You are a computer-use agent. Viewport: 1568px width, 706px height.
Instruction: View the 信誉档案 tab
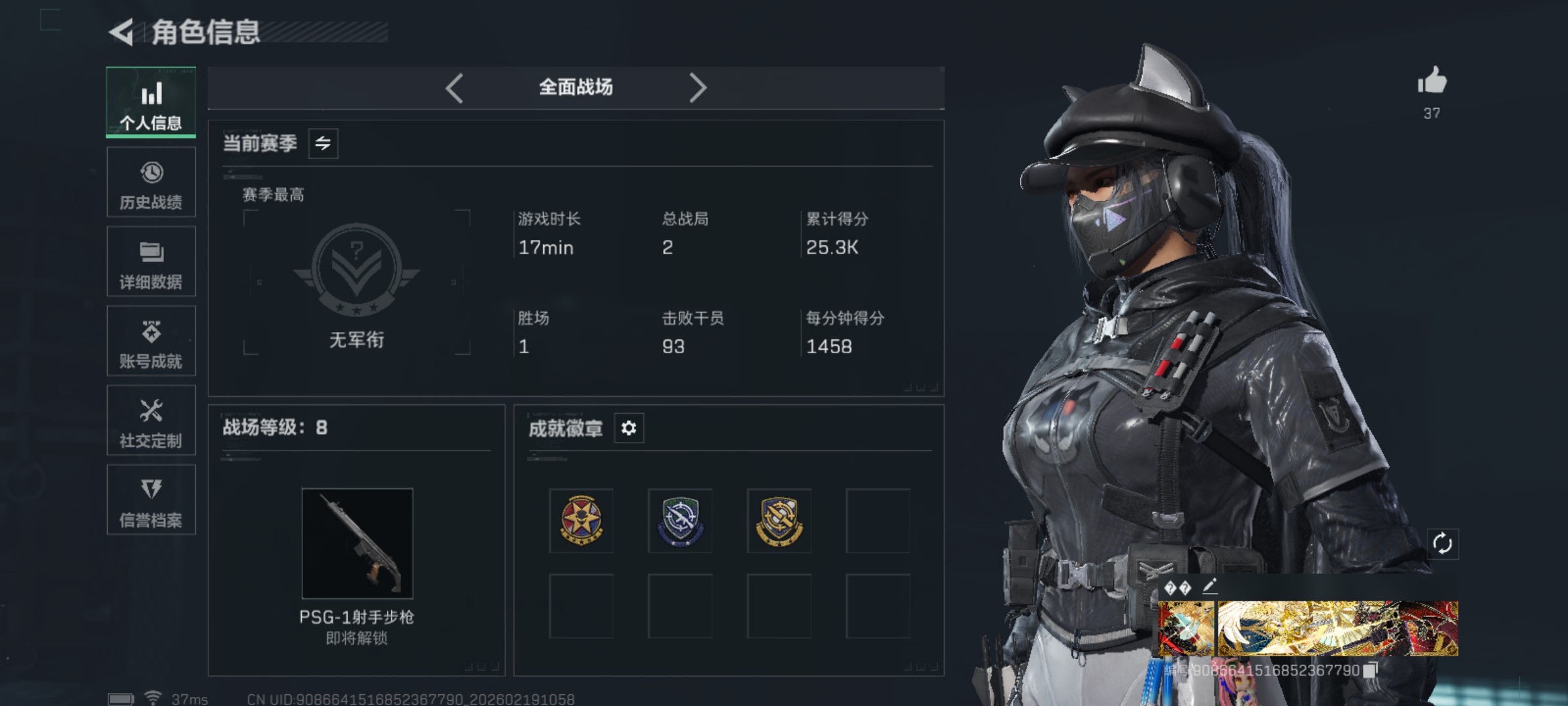pos(151,501)
